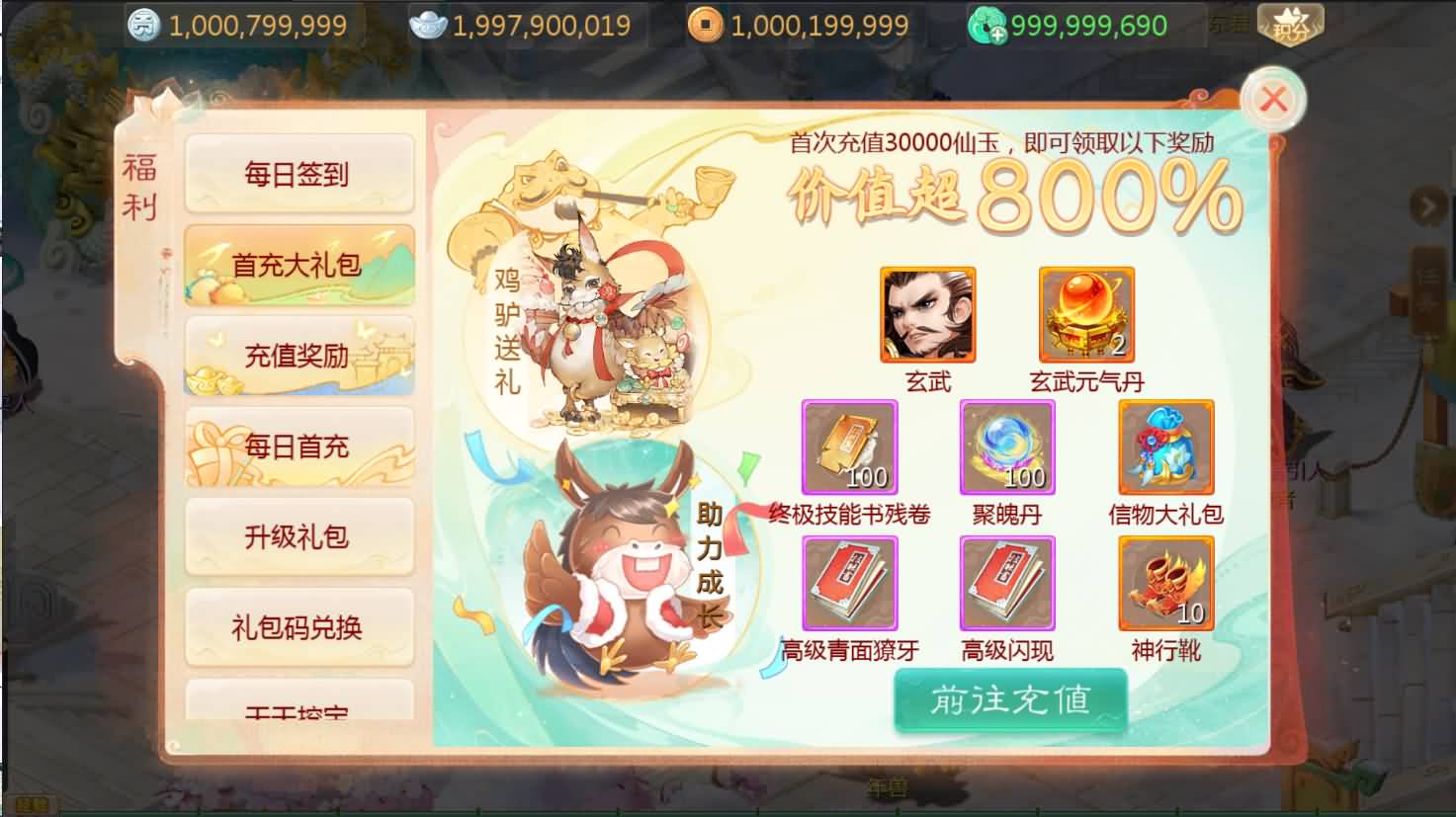Screen dimensions: 1456x817
Task: Click the 信物大礼包 pouch icon
Action: point(1165,448)
